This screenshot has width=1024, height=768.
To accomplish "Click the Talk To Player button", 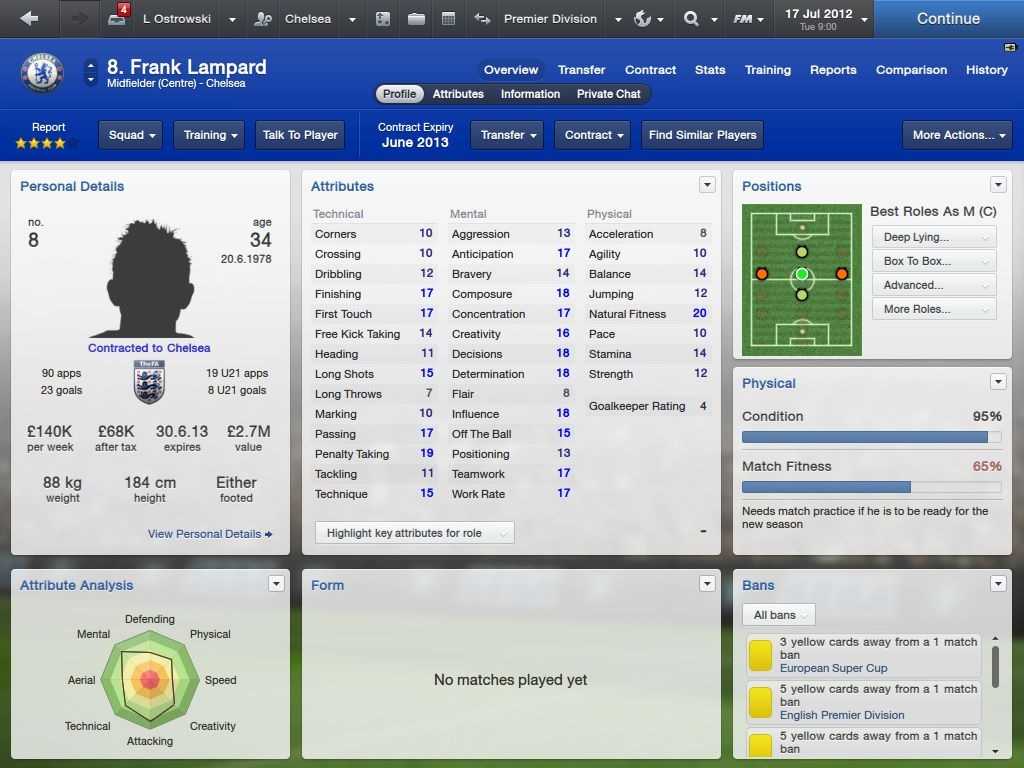I will [300, 135].
